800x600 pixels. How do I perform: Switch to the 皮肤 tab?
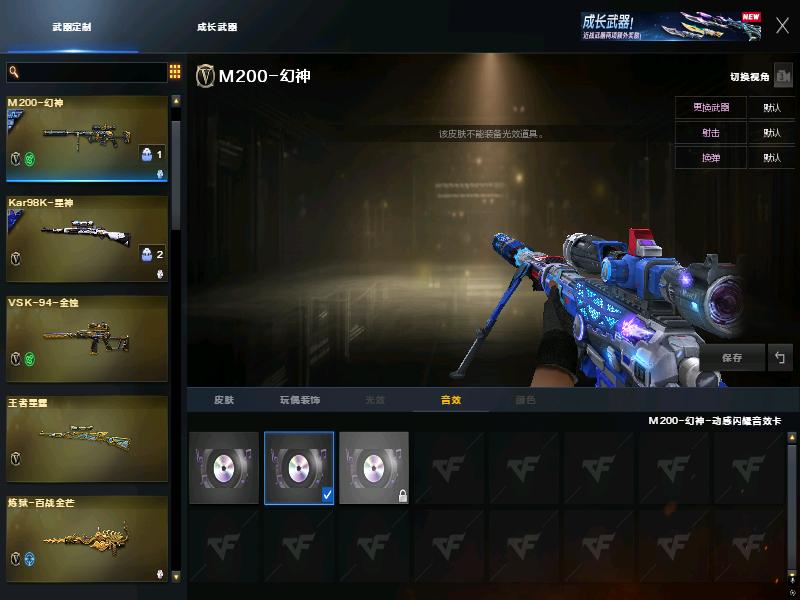(224, 400)
